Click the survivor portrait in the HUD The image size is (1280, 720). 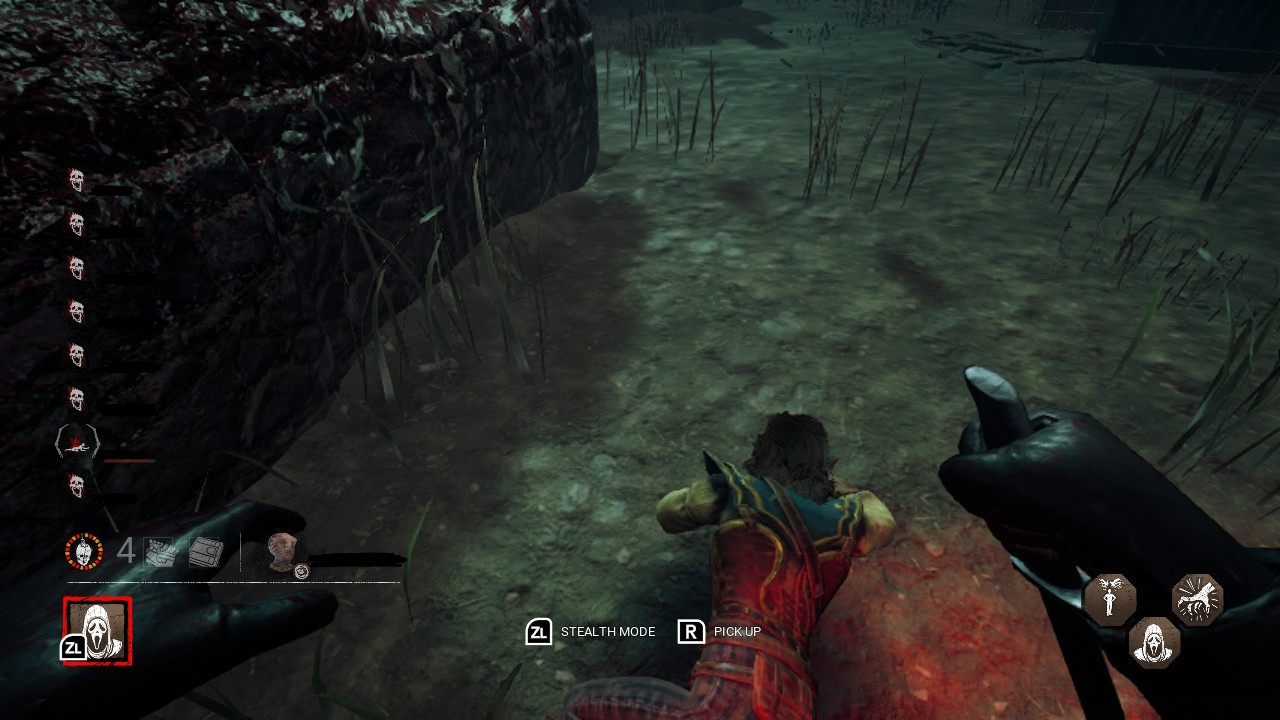pos(285,552)
